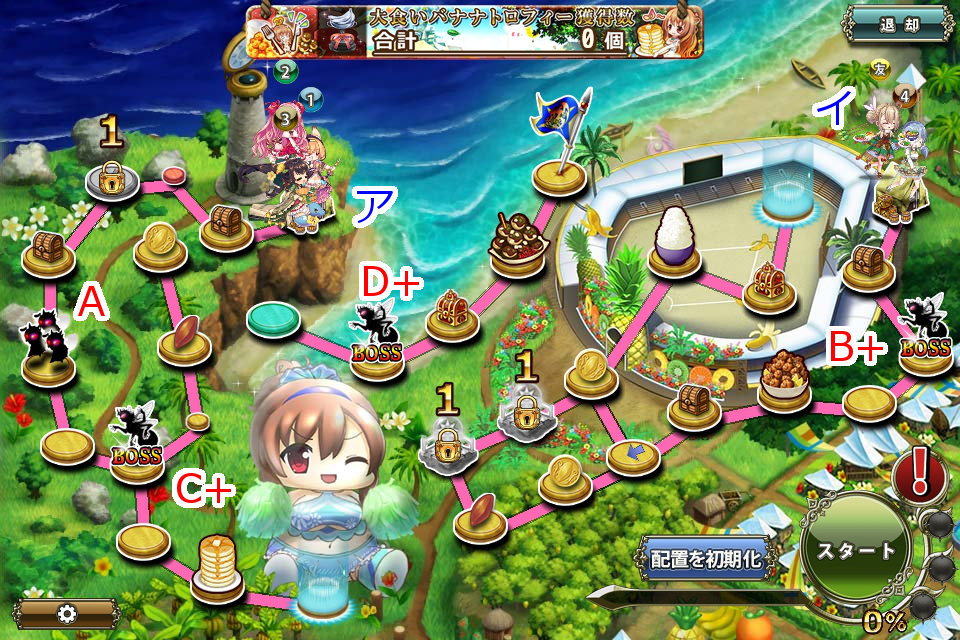Open the gear settings button

point(66,613)
